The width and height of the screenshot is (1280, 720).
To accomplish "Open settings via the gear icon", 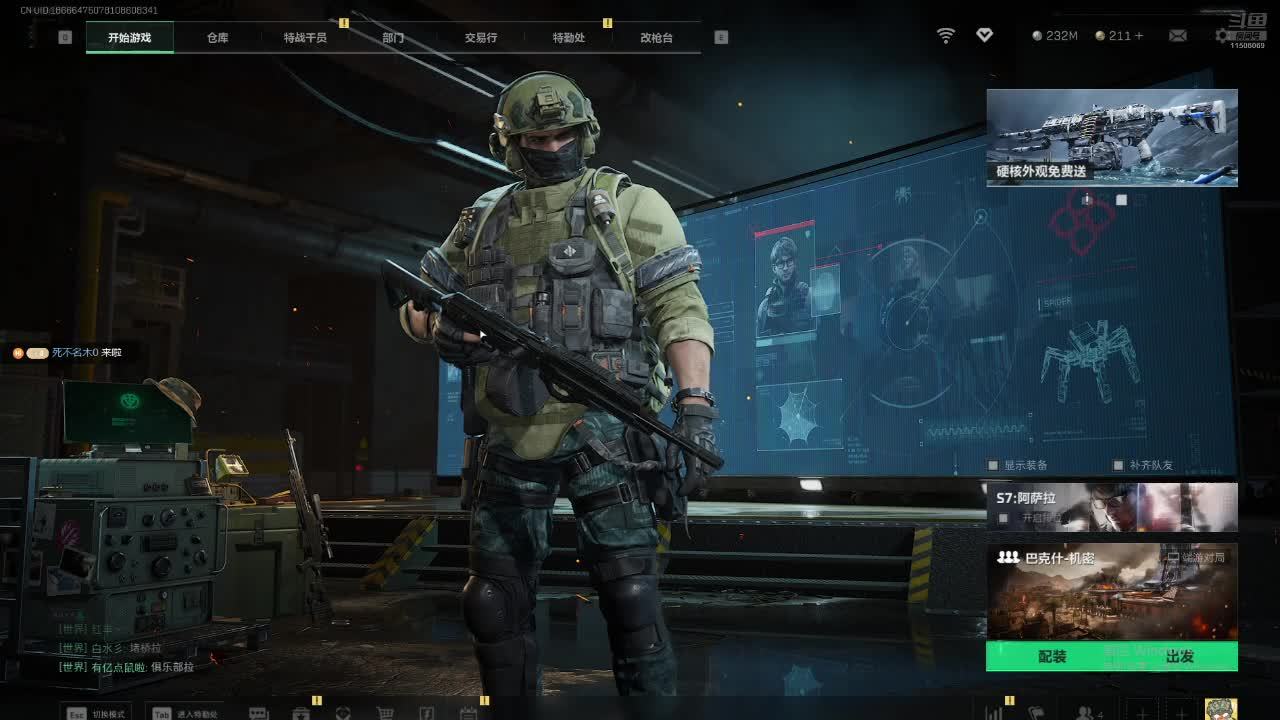I will [x=1223, y=35].
